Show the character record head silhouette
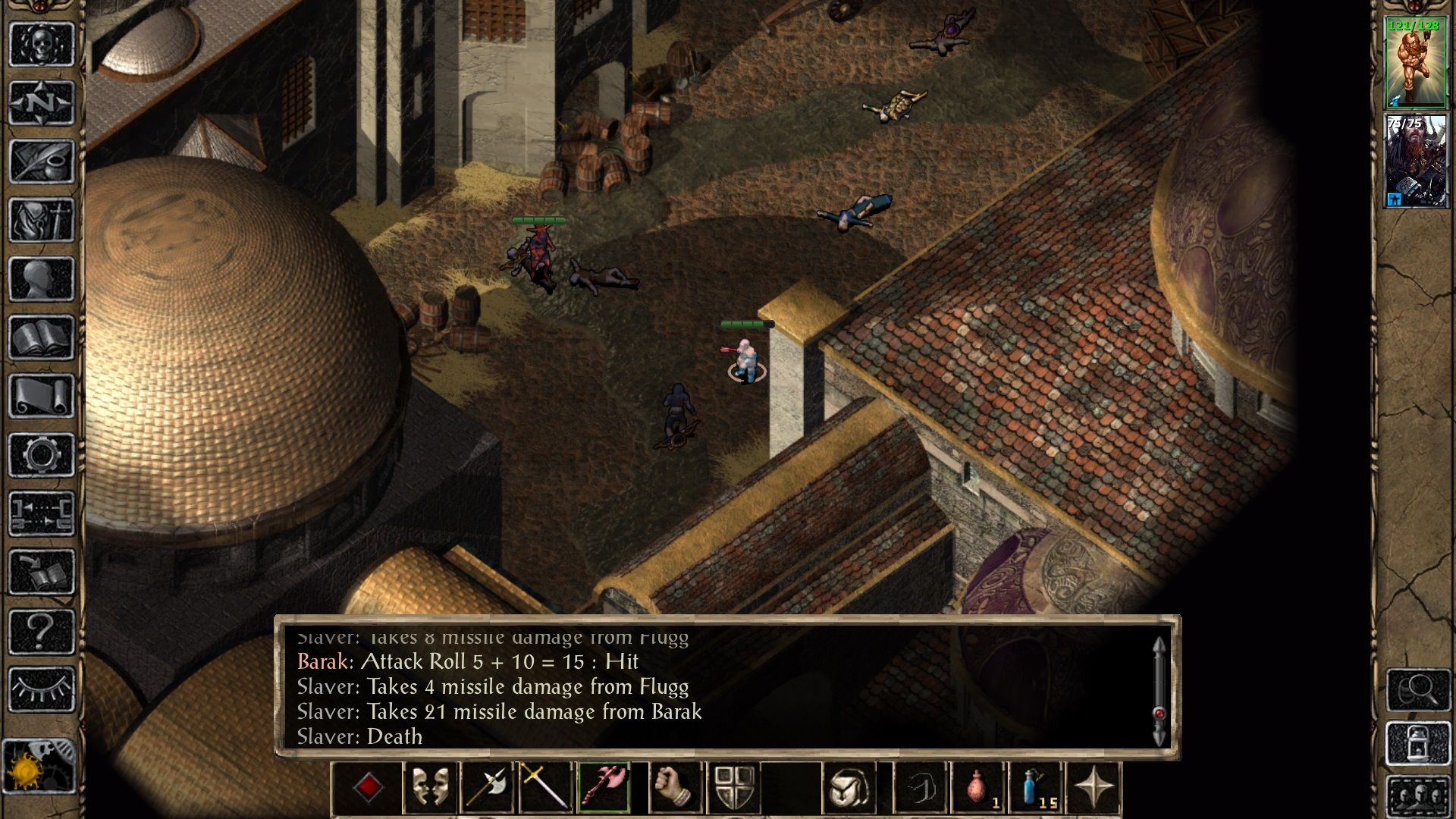This screenshot has width=1456, height=819. tap(42, 278)
